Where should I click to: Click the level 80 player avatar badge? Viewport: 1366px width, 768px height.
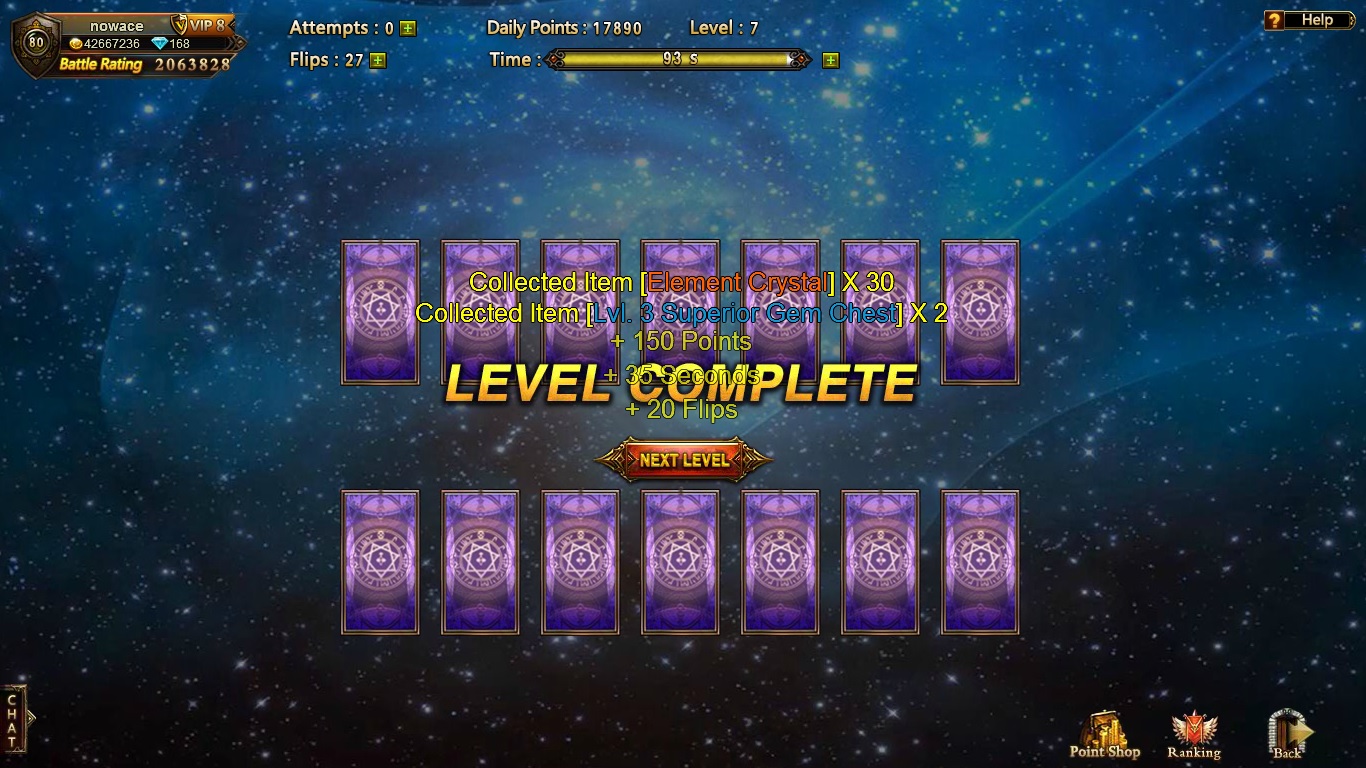[36, 43]
